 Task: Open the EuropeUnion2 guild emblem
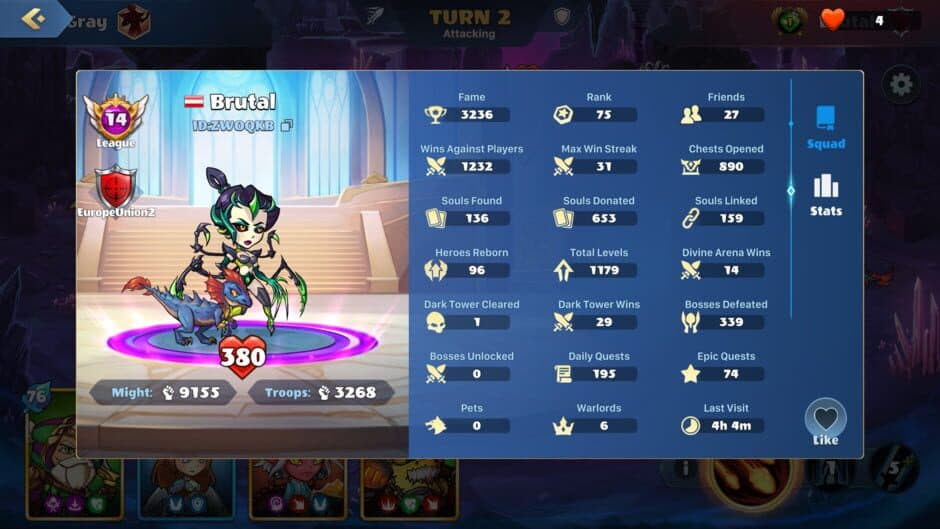(x=116, y=189)
